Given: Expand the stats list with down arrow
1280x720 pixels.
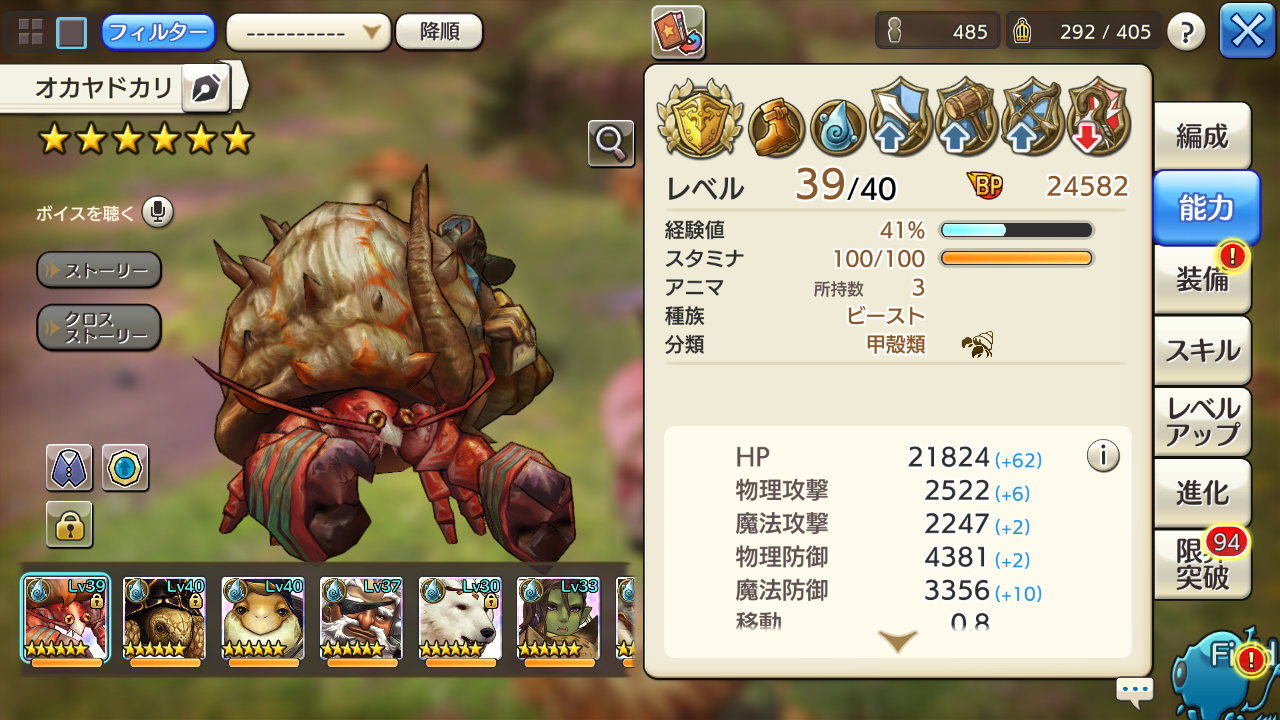Looking at the screenshot, I should click(897, 641).
